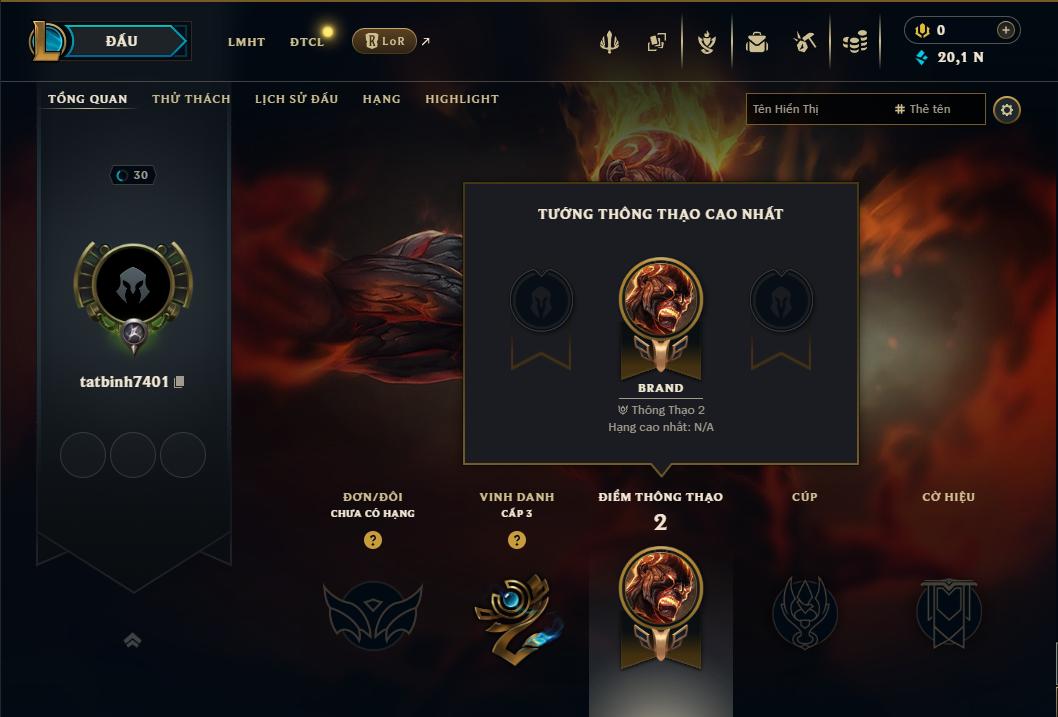This screenshot has height=717, width=1058.
Task: Open the coin stack store icon
Action: point(854,42)
